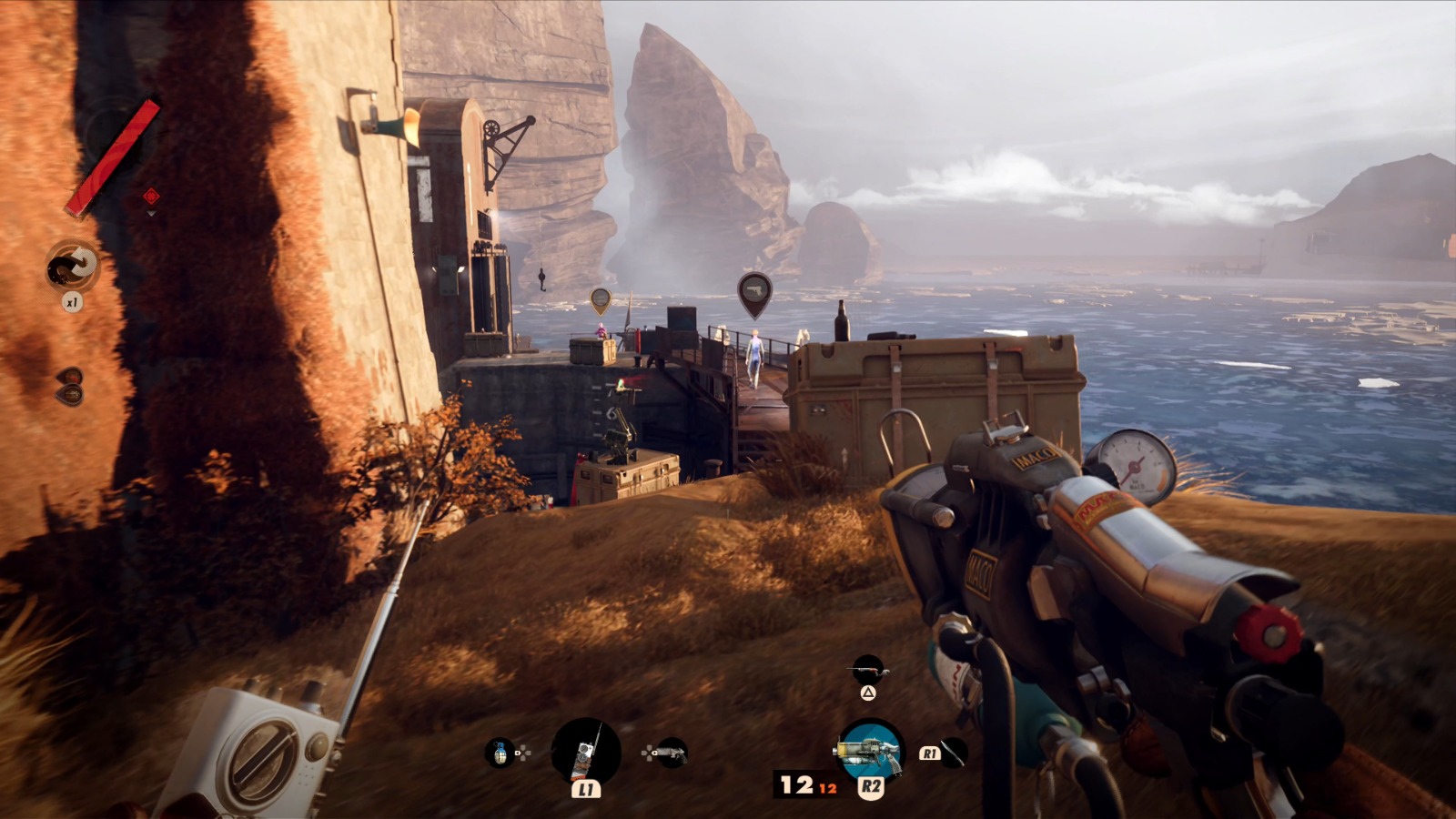
Task: Click the Reprise swirl icon
Action: (x=73, y=267)
